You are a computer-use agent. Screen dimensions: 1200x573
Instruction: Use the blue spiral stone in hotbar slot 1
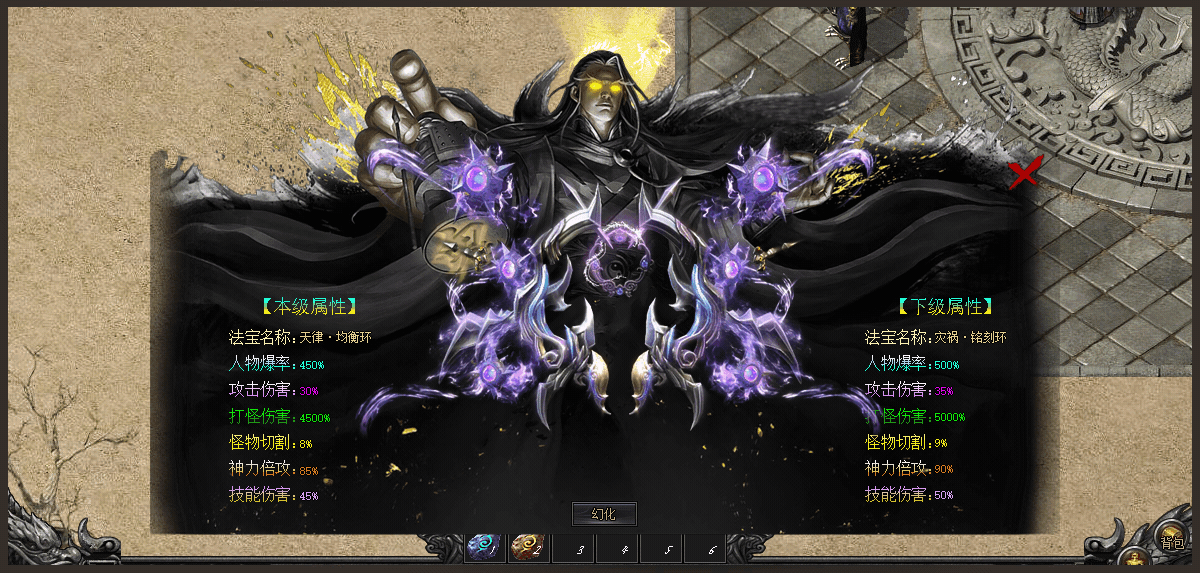[x=484, y=548]
